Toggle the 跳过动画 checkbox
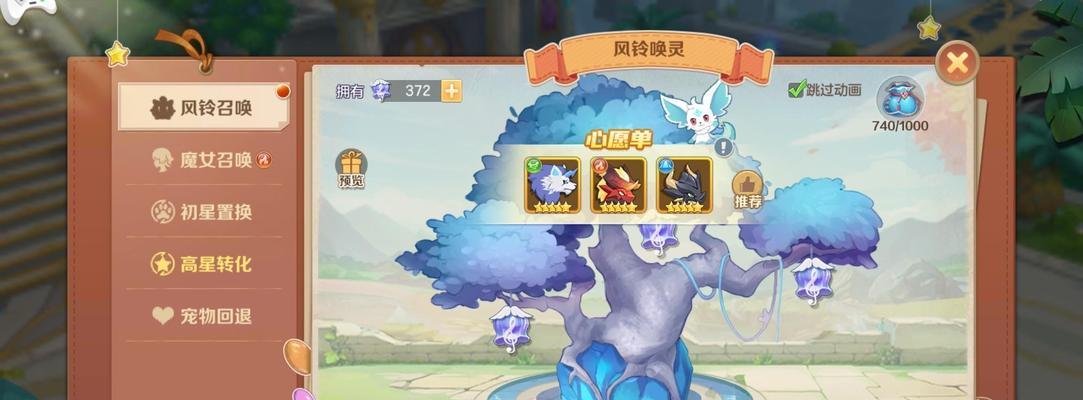Image resolution: width=1083 pixels, height=400 pixels. tap(797, 90)
